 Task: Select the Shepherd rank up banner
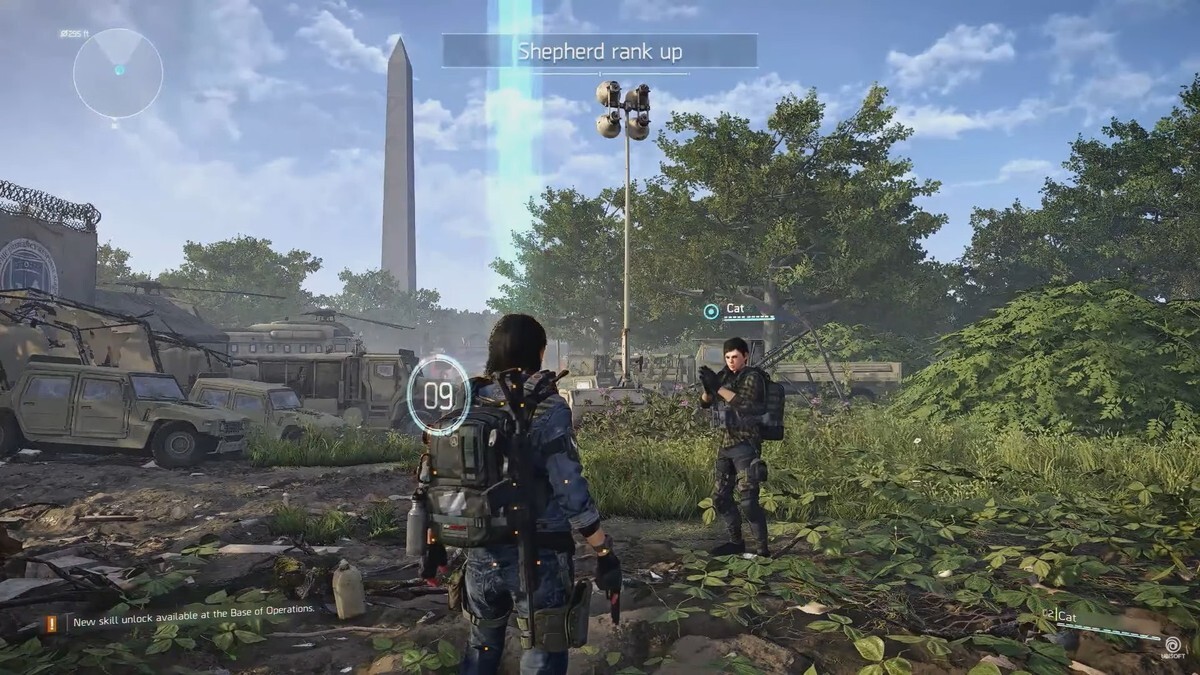click(x=599, y=51)
